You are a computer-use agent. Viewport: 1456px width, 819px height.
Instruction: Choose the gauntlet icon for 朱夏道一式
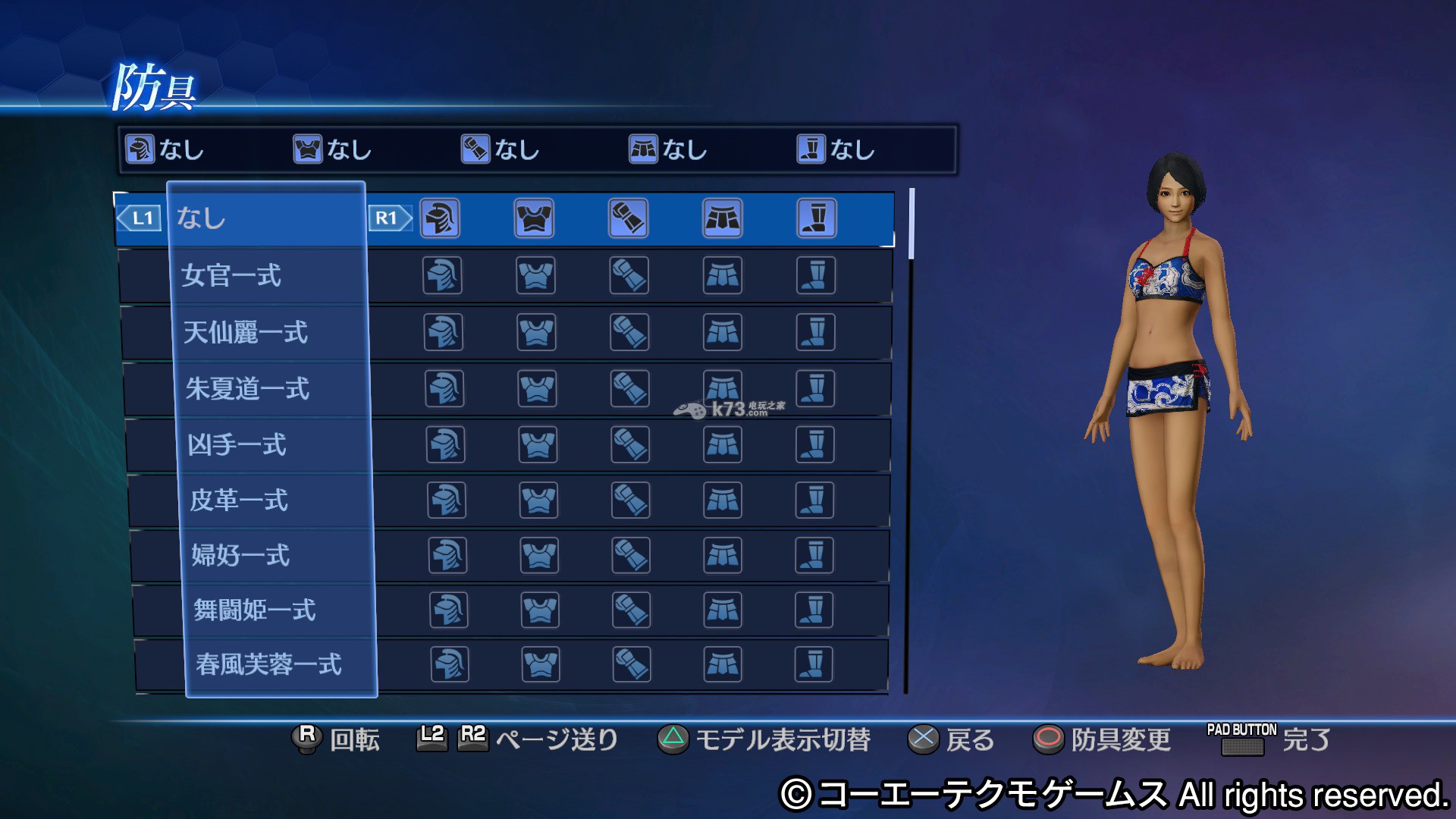[629, 389]
